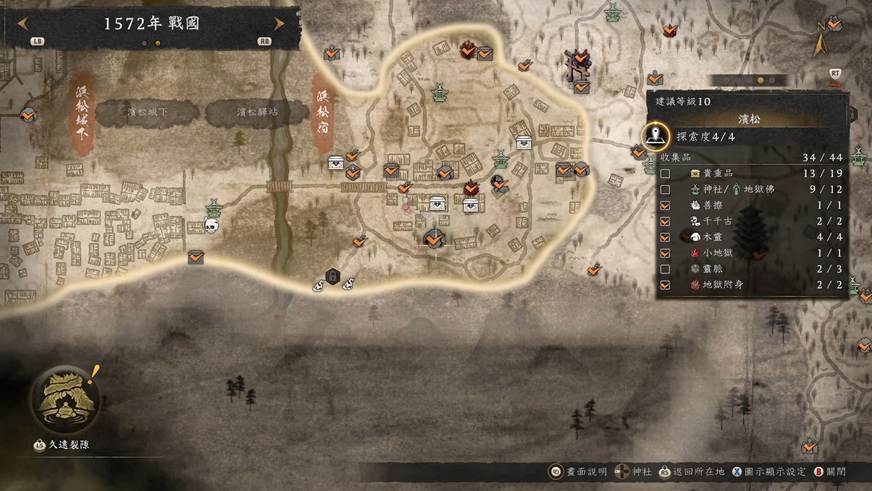This screenshot has width=872, height=491.
Task: Select the torii gate marker on map
Action: [576, 66]
